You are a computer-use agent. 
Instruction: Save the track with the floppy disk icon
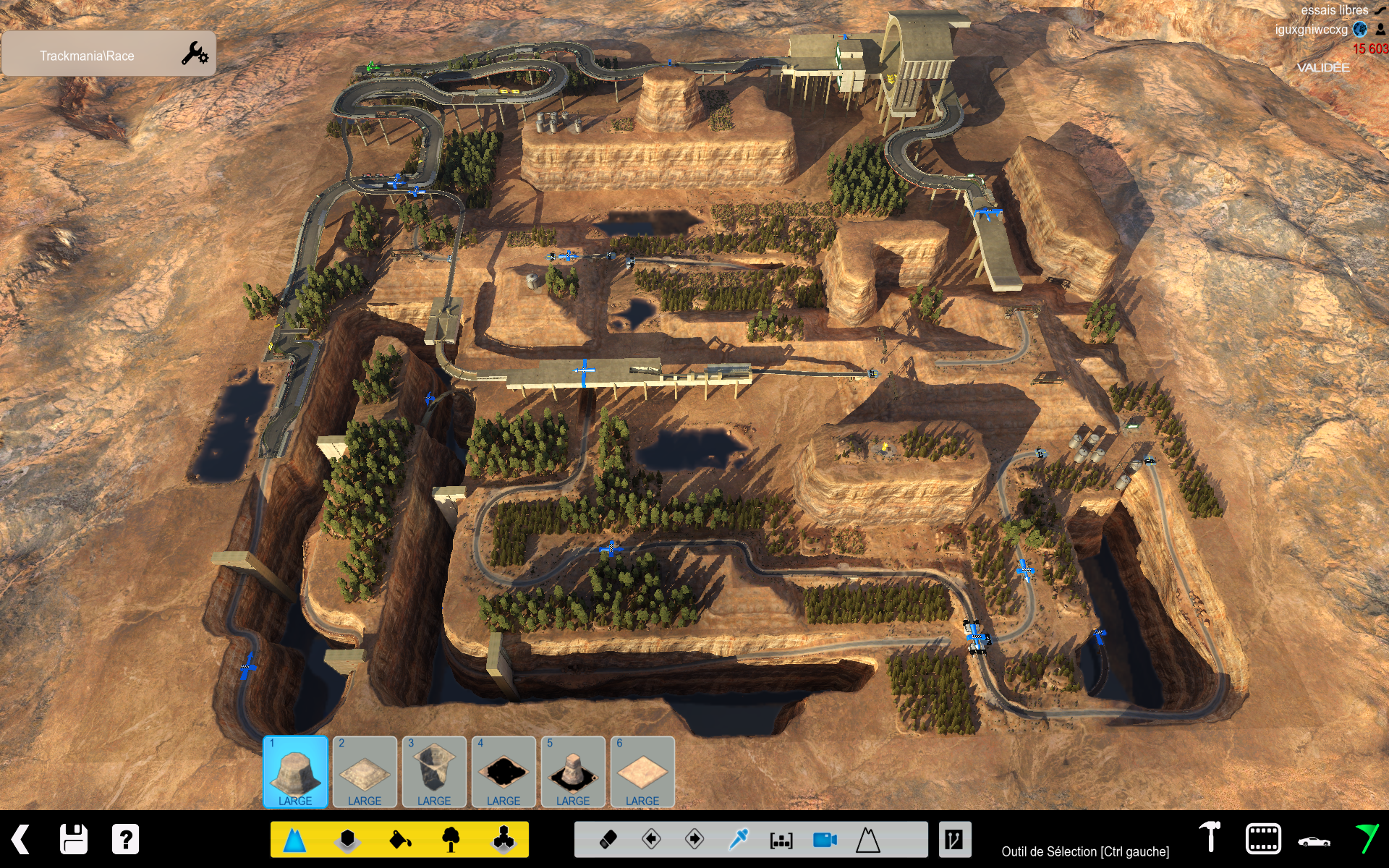click(x=74, y=840)
